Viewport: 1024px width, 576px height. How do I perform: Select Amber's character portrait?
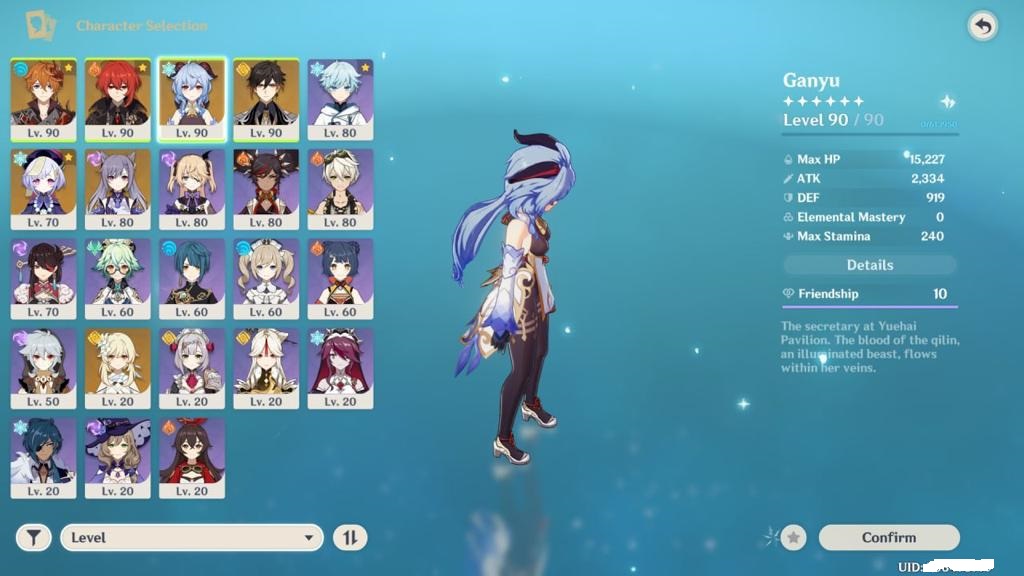(x=192, y=458)
